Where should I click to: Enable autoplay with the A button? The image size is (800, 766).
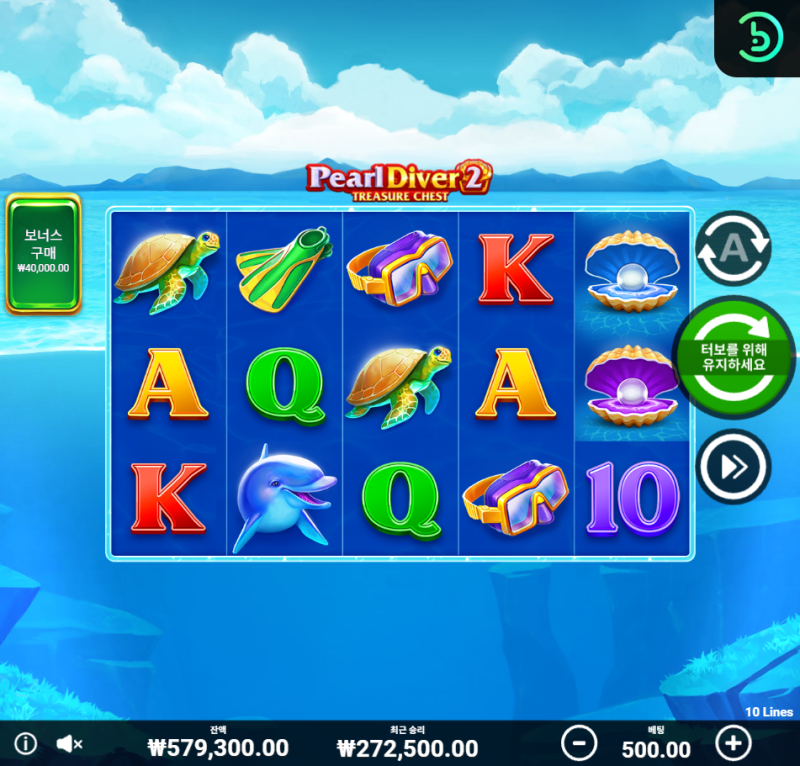point(732,246)
